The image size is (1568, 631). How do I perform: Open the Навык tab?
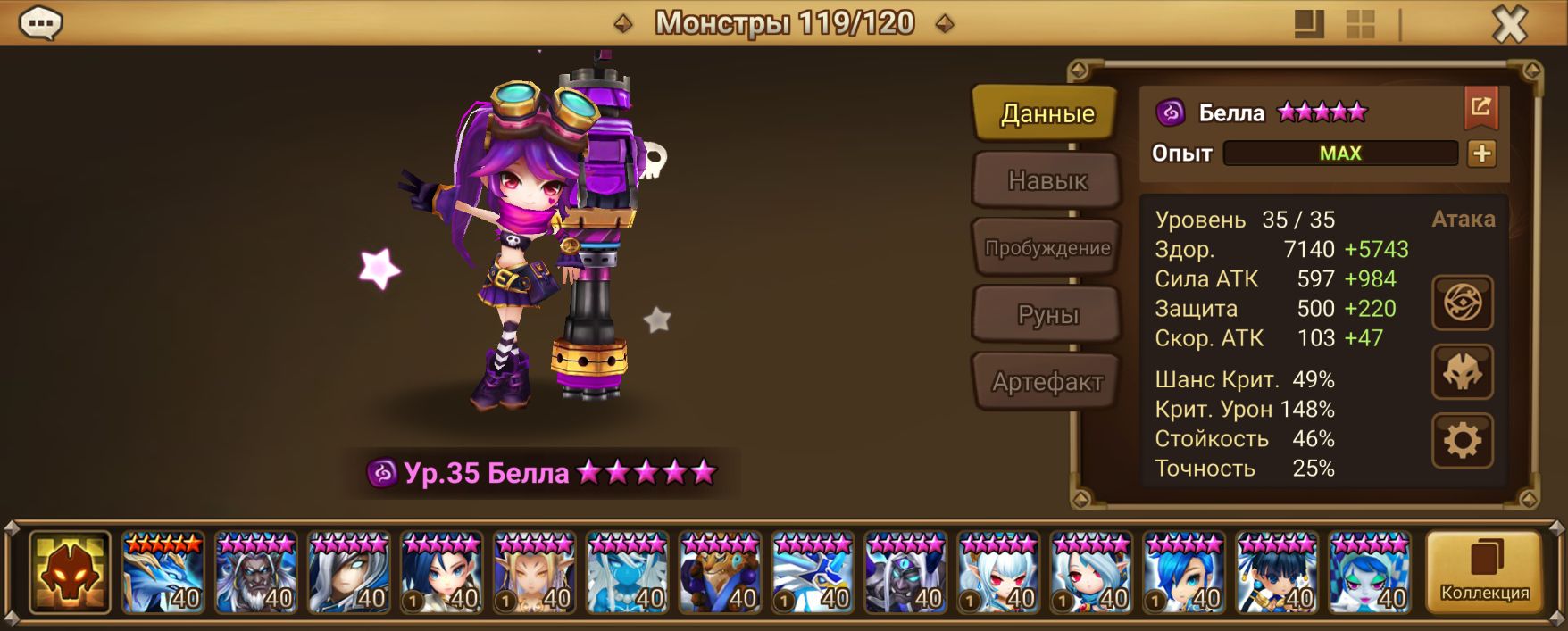1047,180
